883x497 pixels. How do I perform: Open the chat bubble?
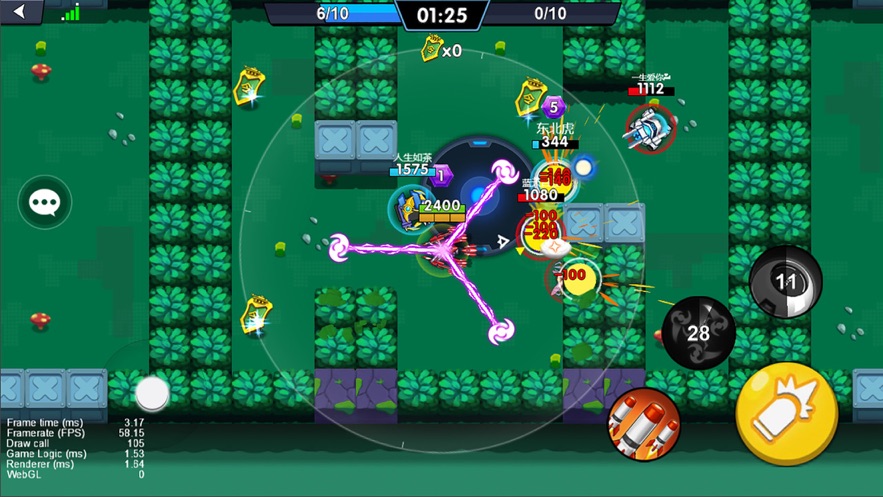(45, 203)
